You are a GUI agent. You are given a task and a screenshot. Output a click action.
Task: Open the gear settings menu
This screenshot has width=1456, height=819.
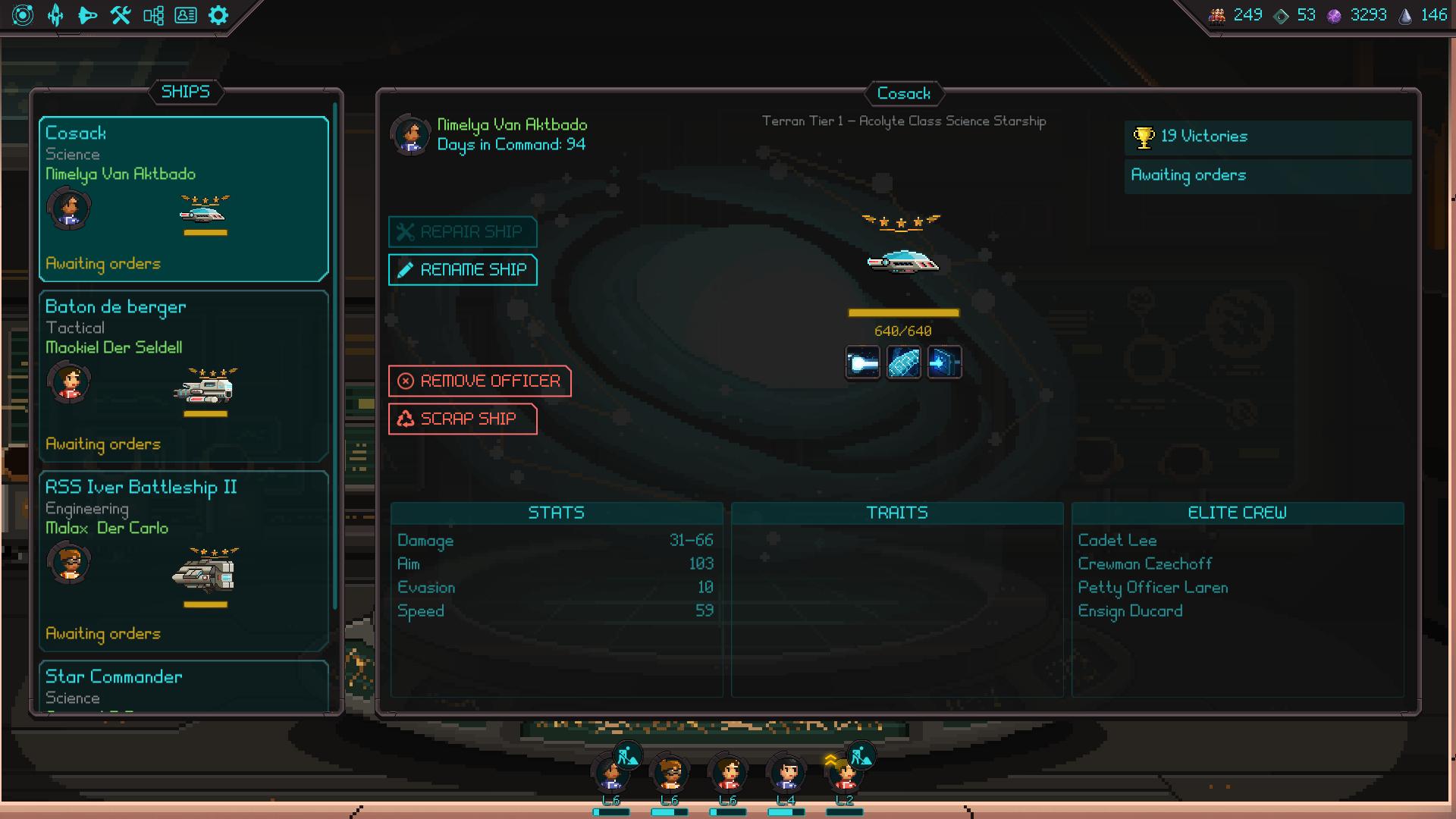218,15
